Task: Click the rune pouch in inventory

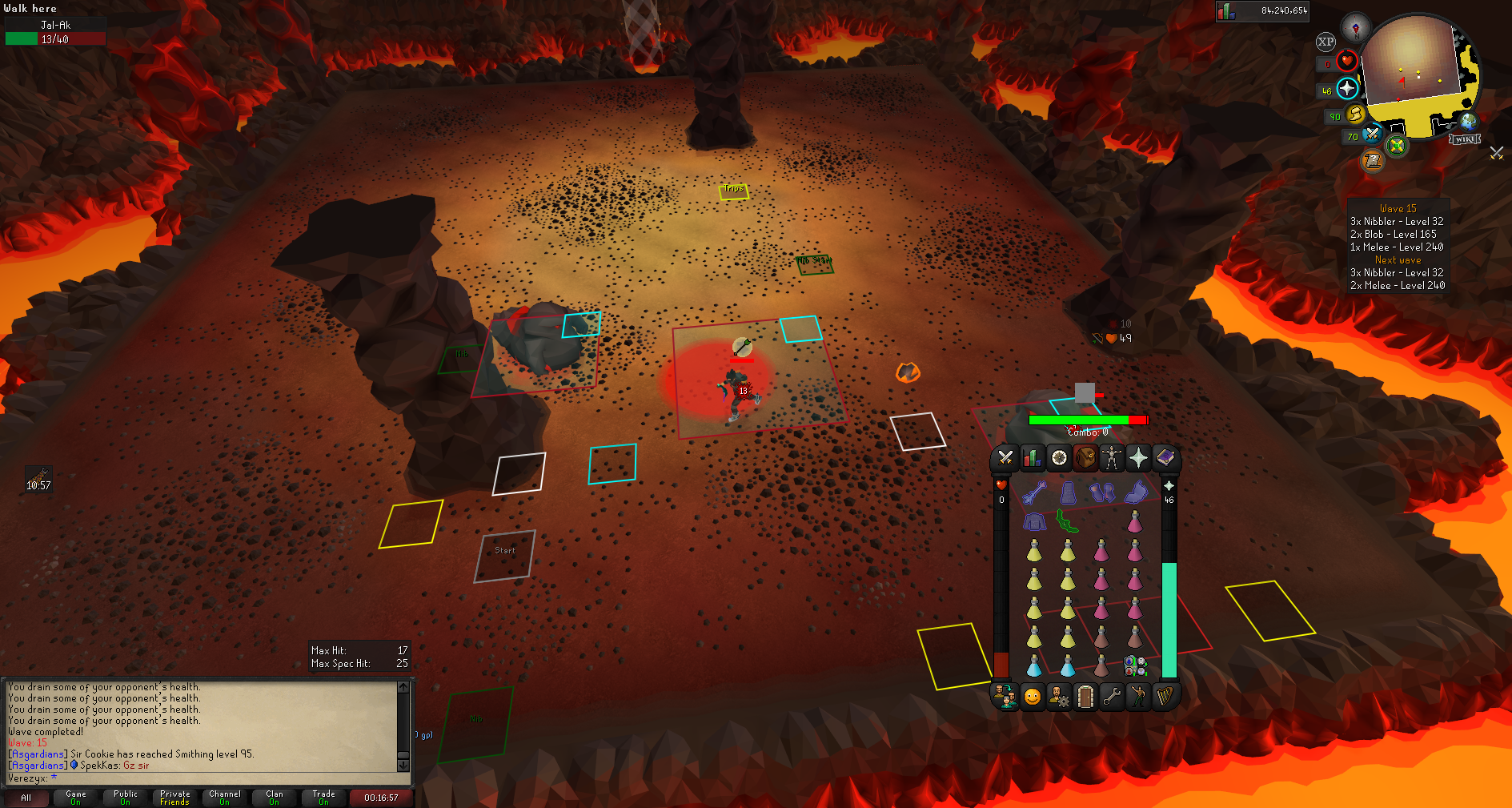Action: pos(1135,665)
